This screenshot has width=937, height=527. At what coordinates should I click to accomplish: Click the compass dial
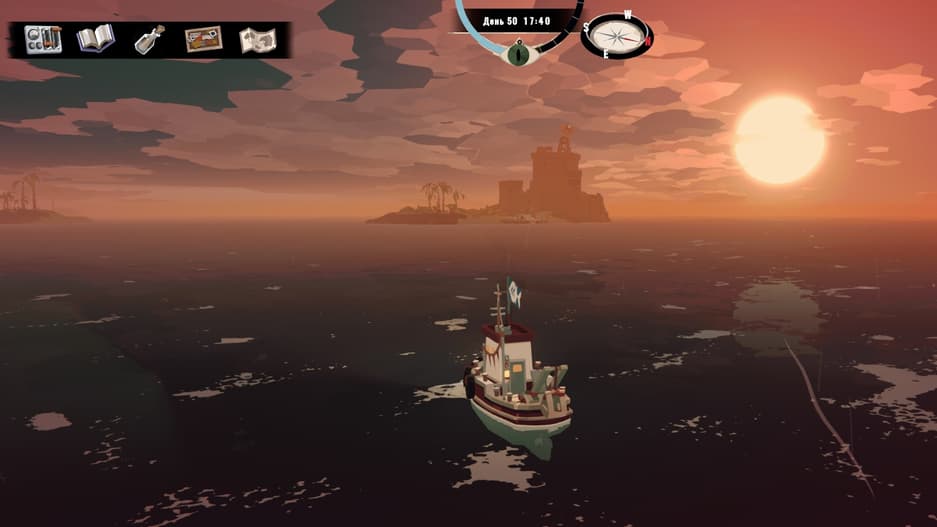tap(617, 35)
